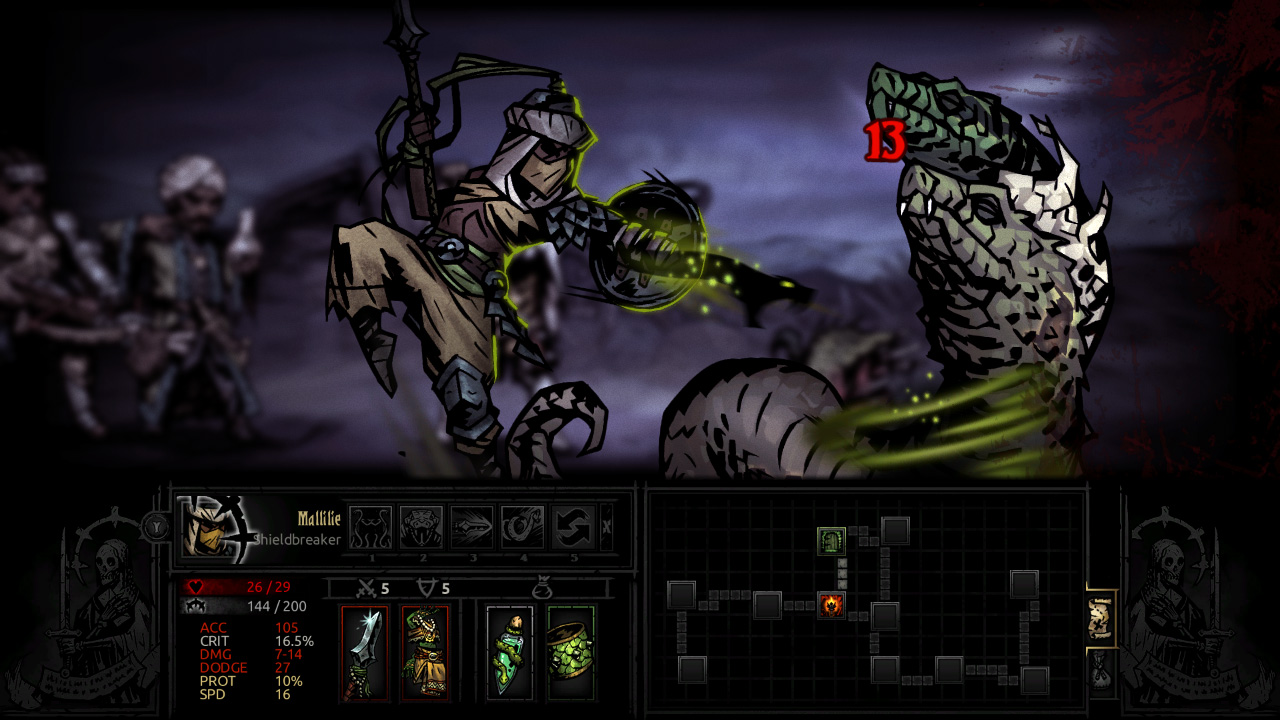Click the shield stat icon beside the 5
Viewport: 1280px width, 720px height.
(428, 587)
